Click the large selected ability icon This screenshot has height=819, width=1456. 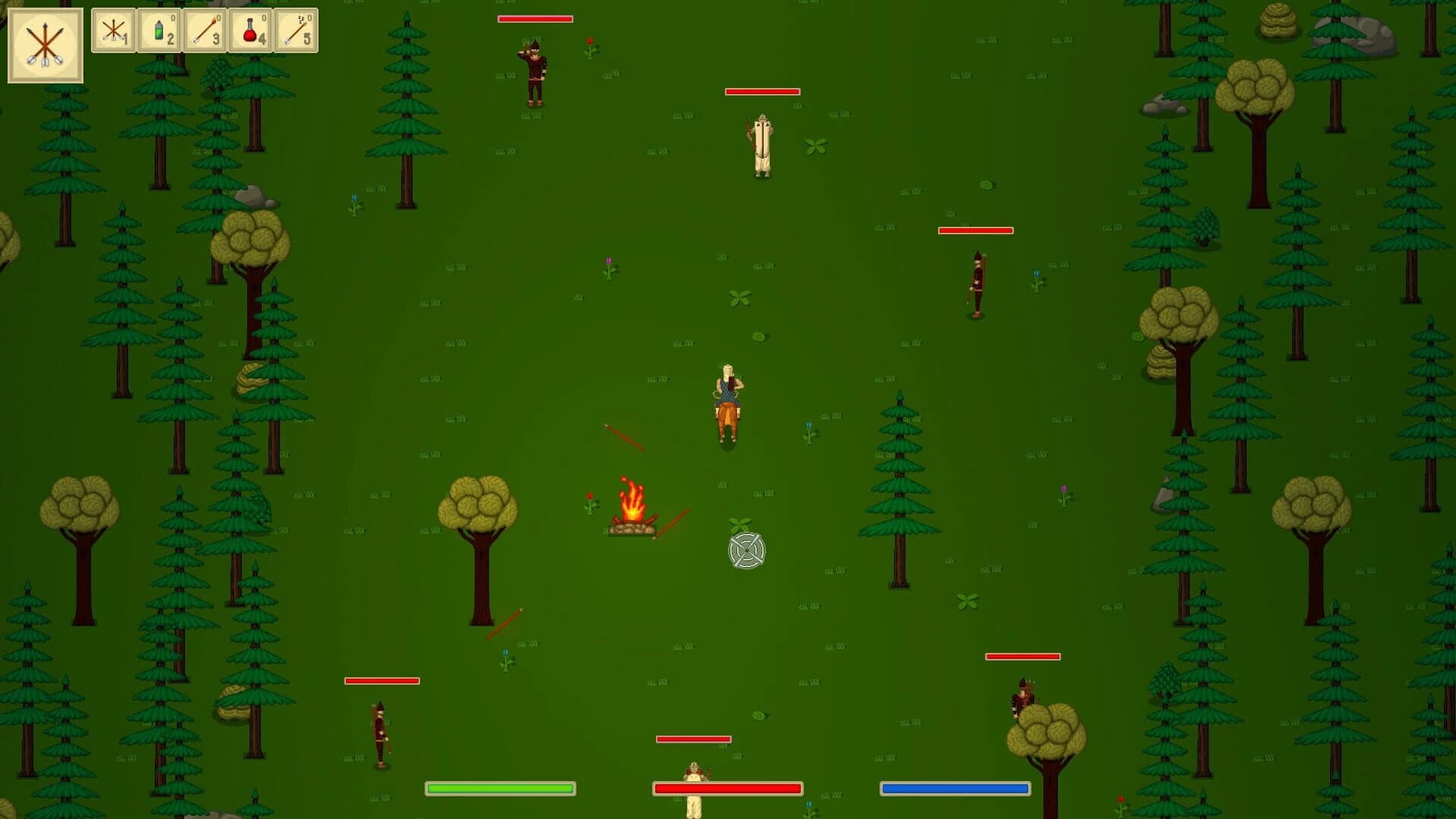point(44,44)
